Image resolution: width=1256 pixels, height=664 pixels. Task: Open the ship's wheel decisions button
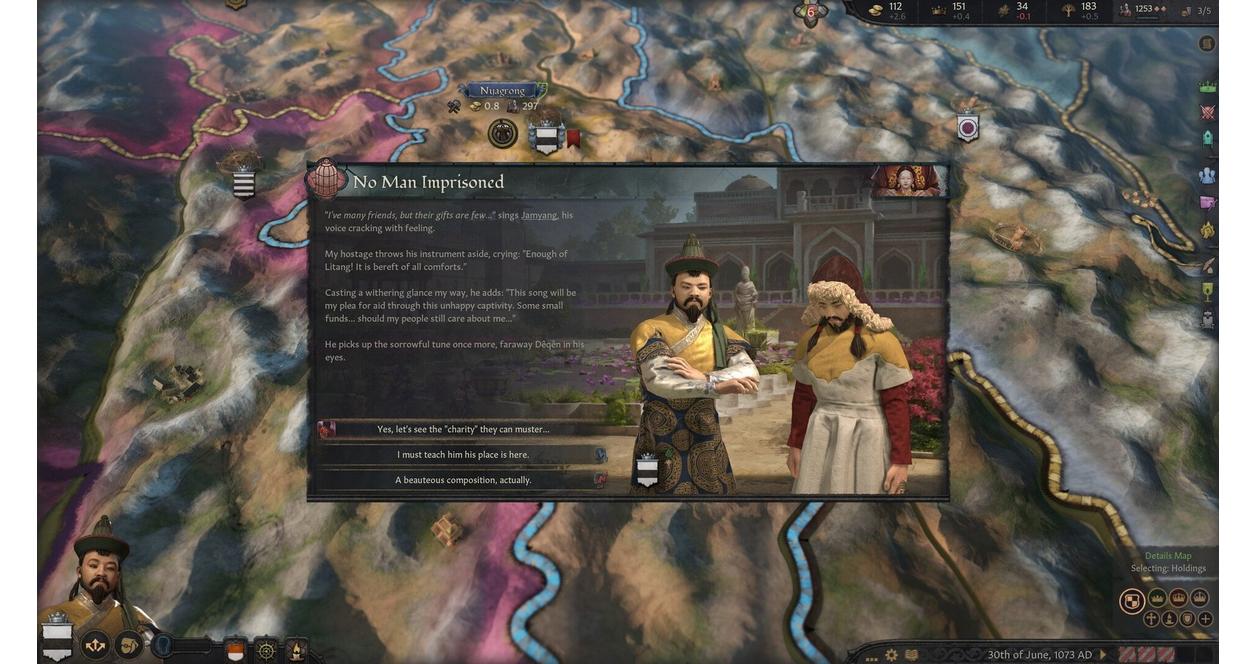(x=266, y=648)
